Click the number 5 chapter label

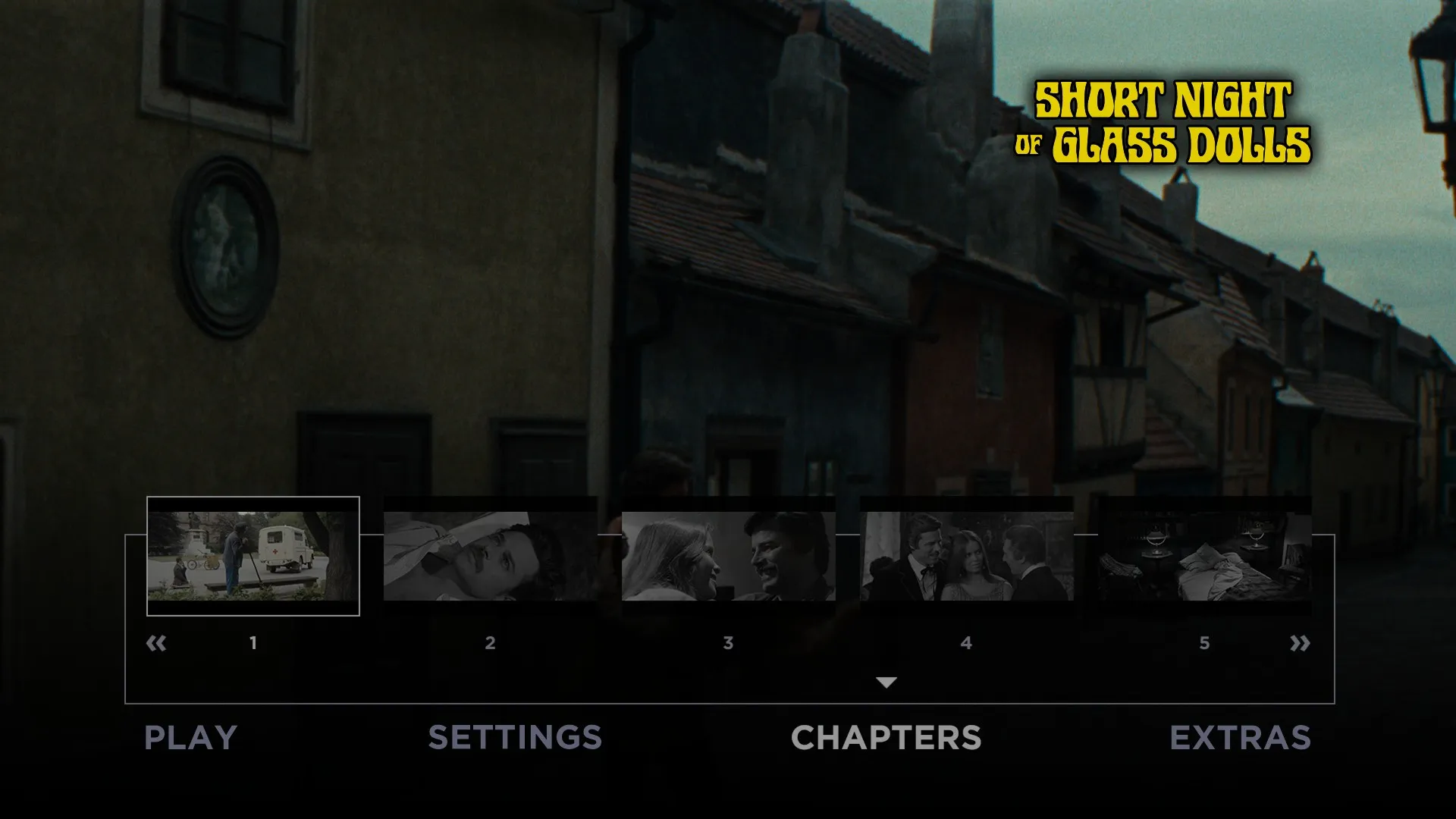(x=1204, y=642)
